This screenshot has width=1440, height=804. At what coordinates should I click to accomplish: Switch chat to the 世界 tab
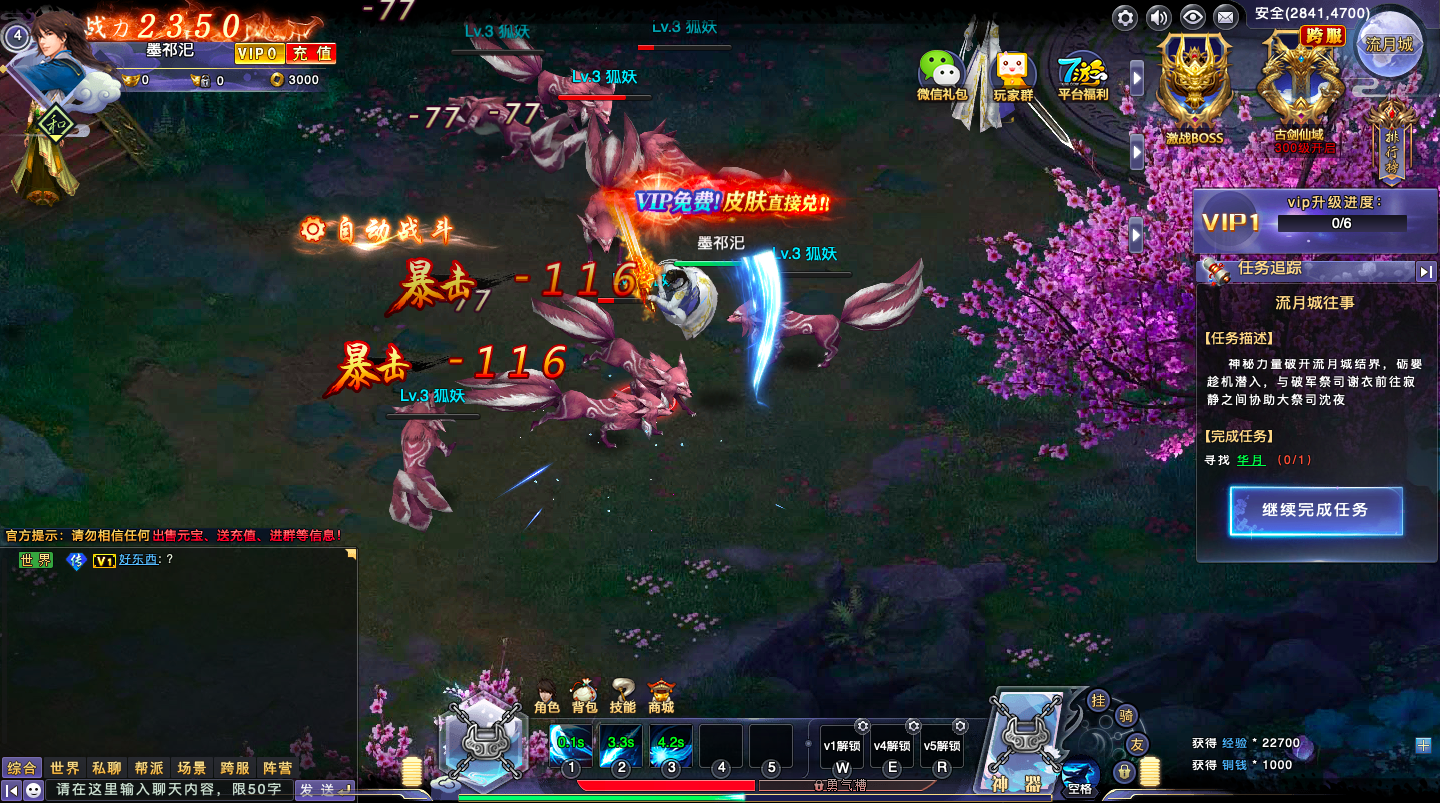point(65,769)
